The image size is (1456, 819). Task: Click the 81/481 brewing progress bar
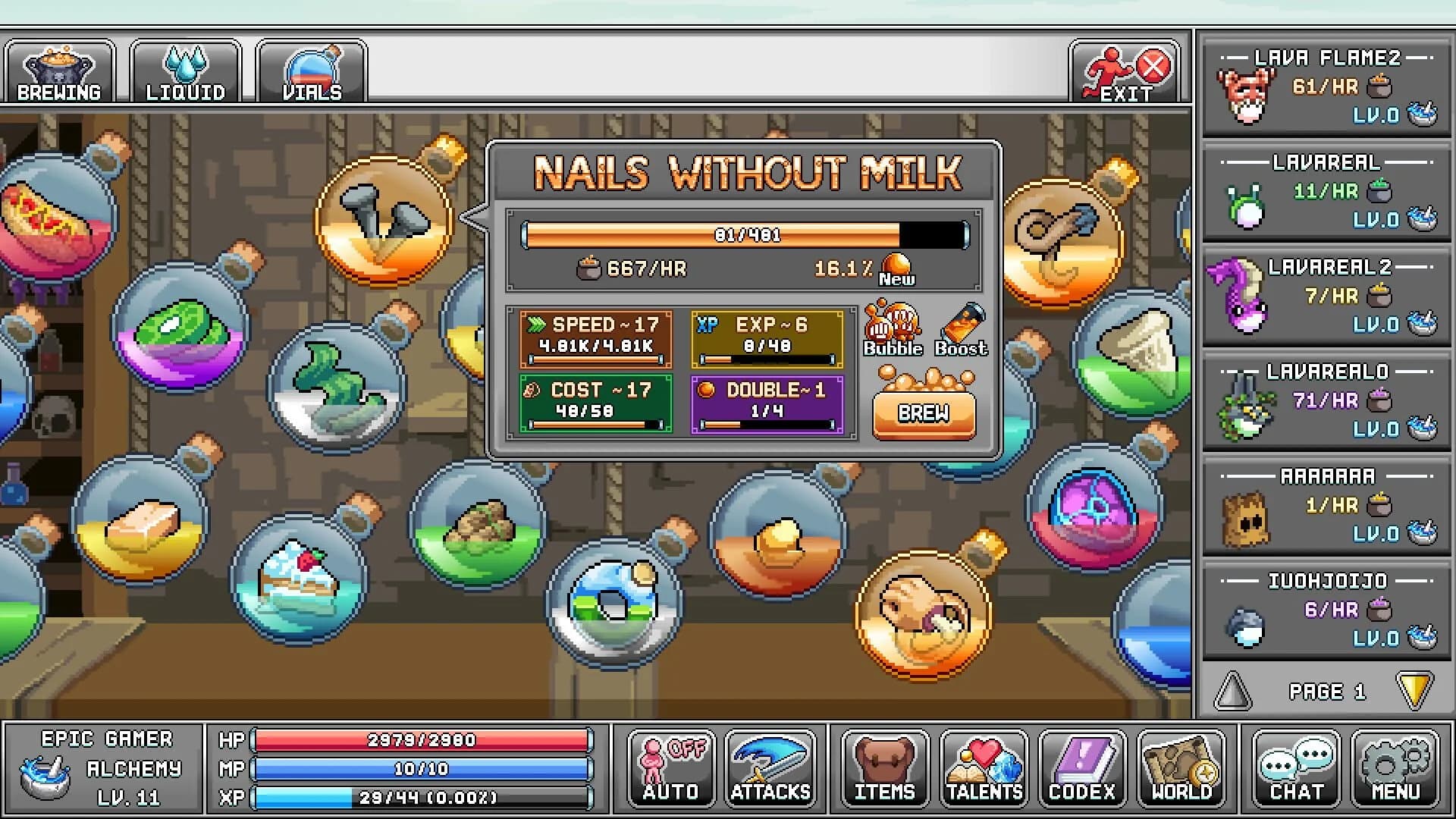[747, 235]
